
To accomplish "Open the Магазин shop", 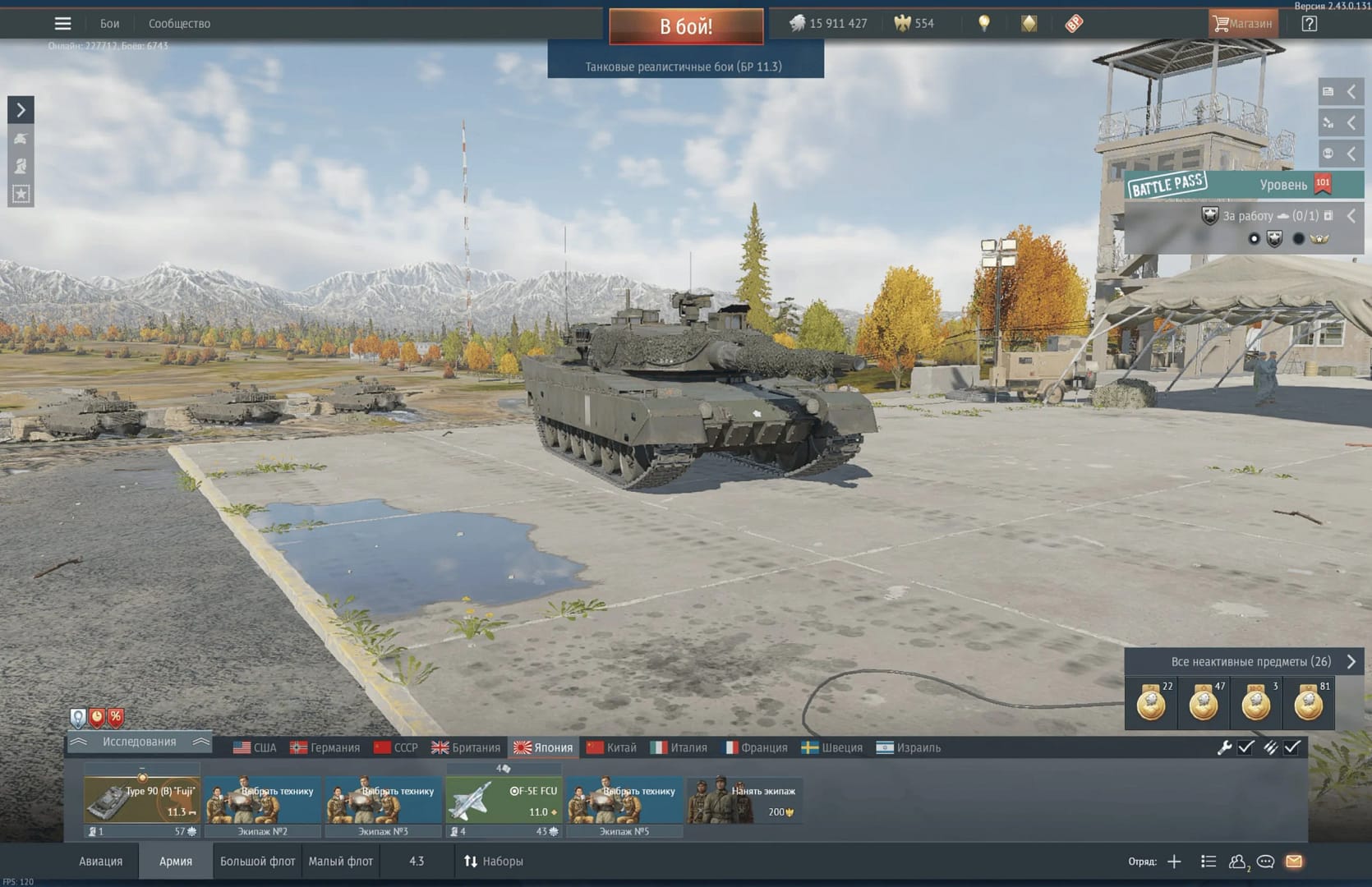I will [x=1242, y=24].
